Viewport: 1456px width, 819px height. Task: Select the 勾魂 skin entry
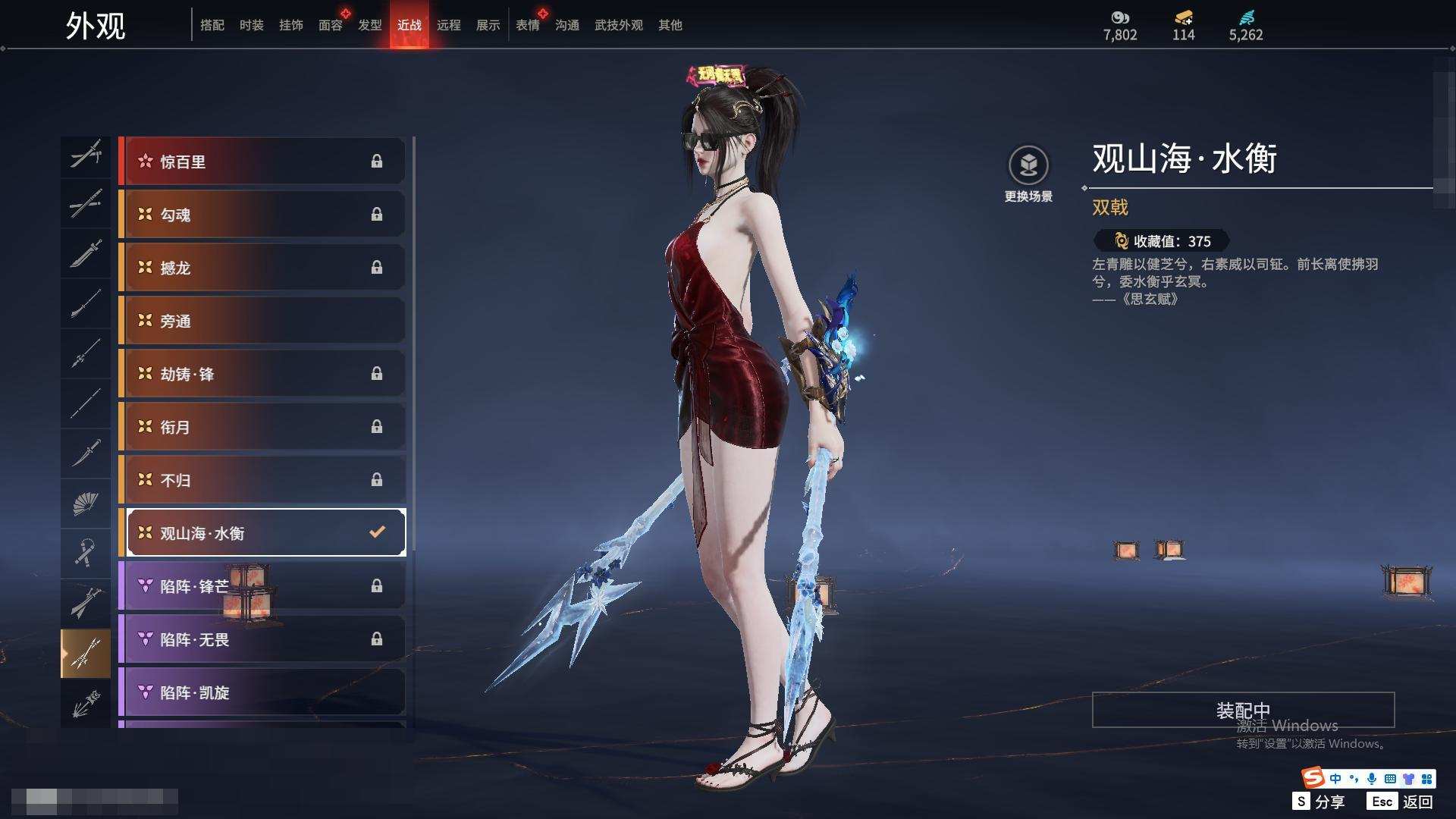coord(262,215)
